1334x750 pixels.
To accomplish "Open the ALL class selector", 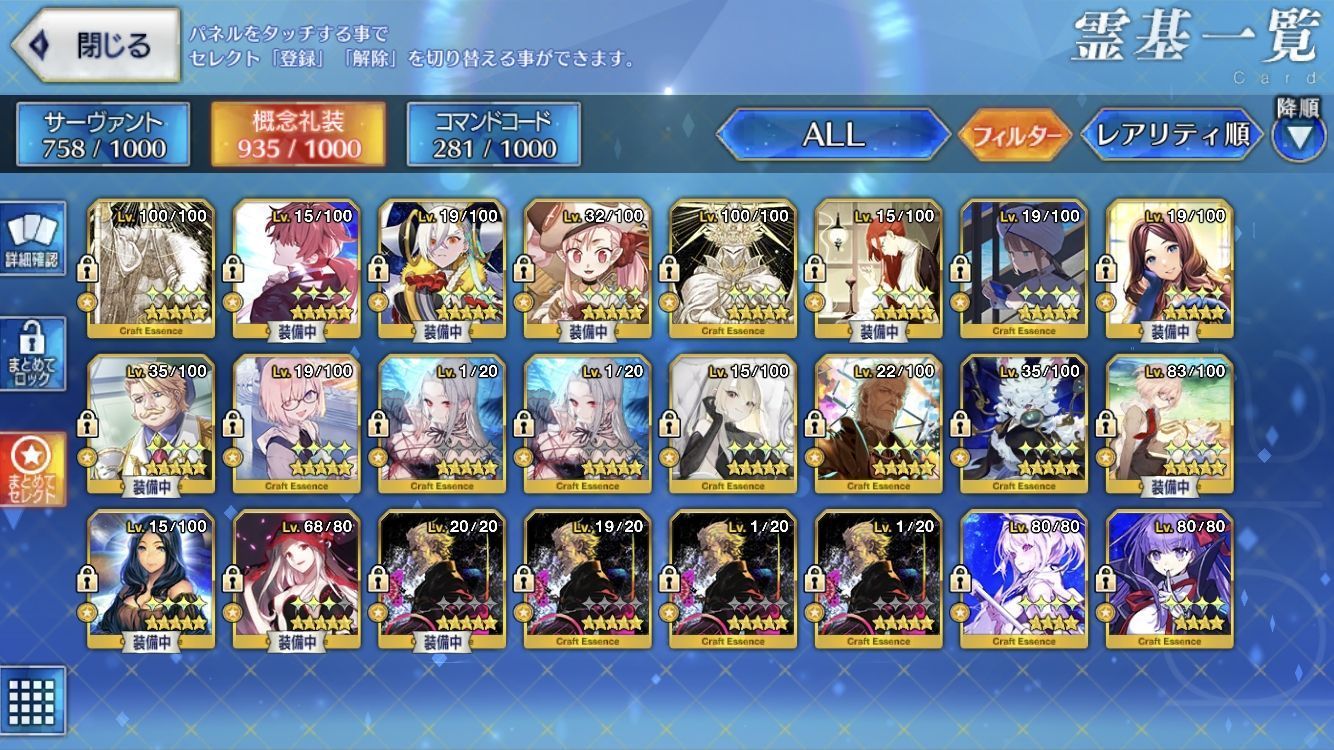I will 833,135.
